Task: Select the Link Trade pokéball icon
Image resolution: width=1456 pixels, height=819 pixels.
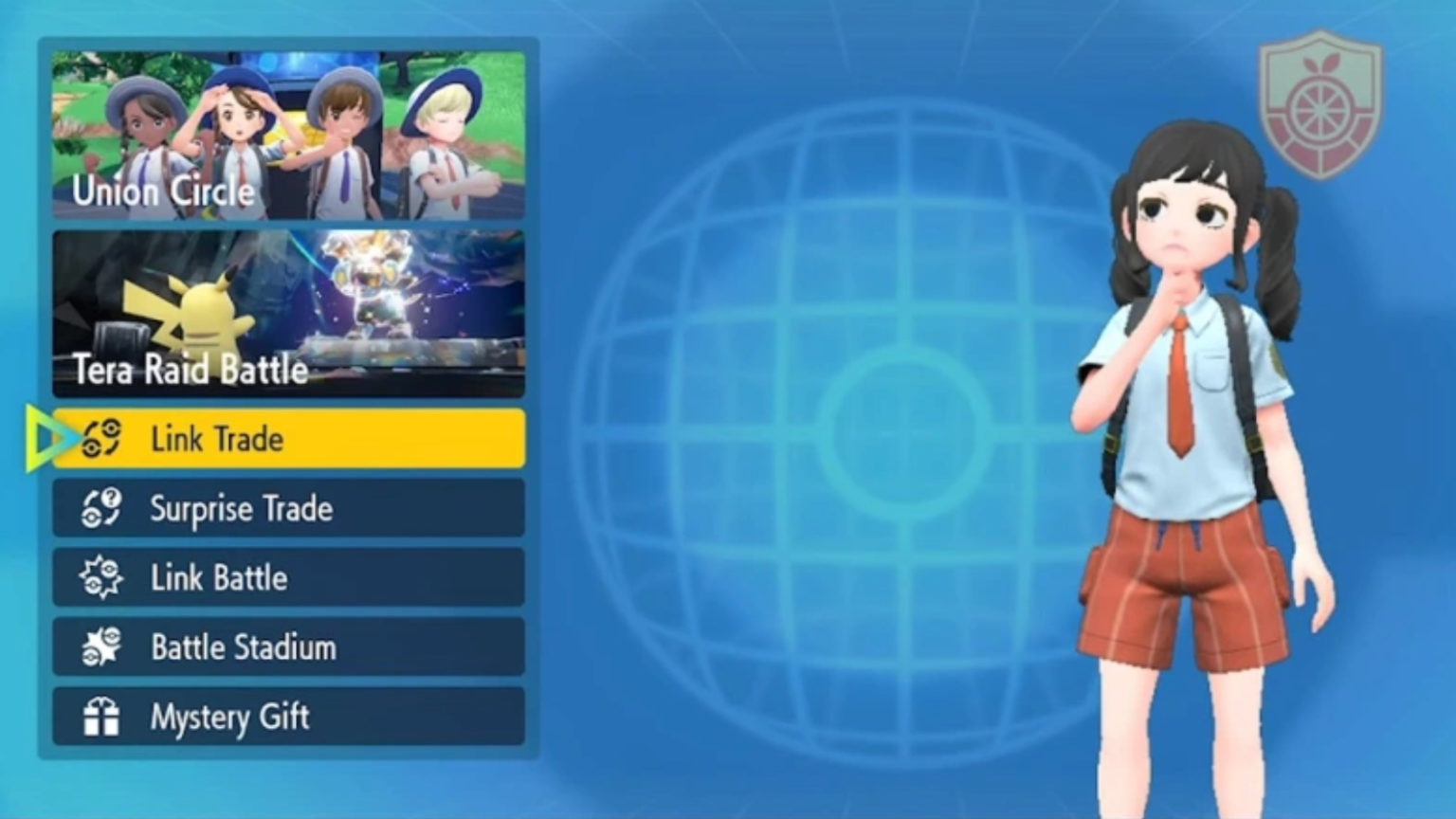Action: point(100,438)
